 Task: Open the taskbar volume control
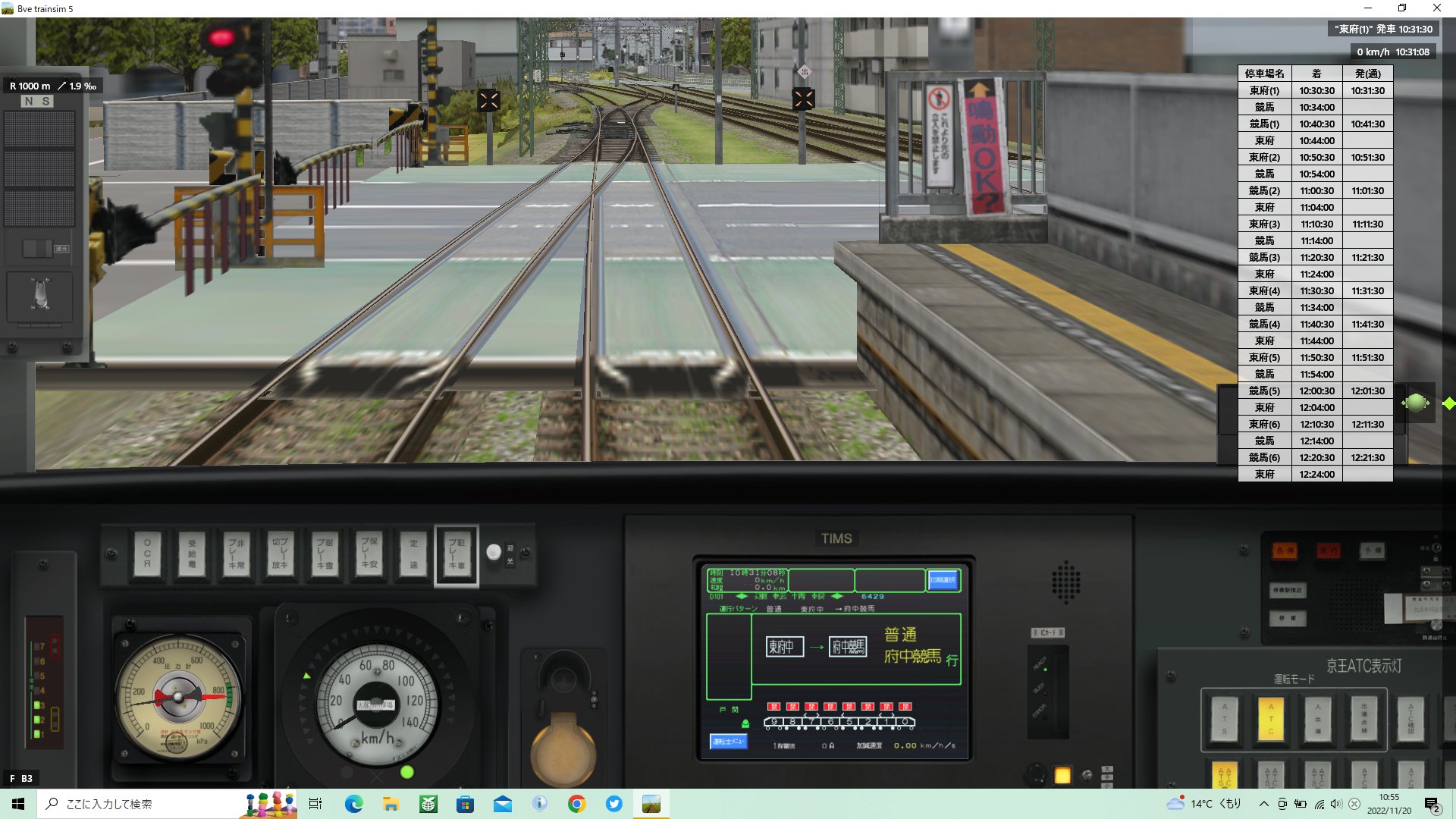1335,805
